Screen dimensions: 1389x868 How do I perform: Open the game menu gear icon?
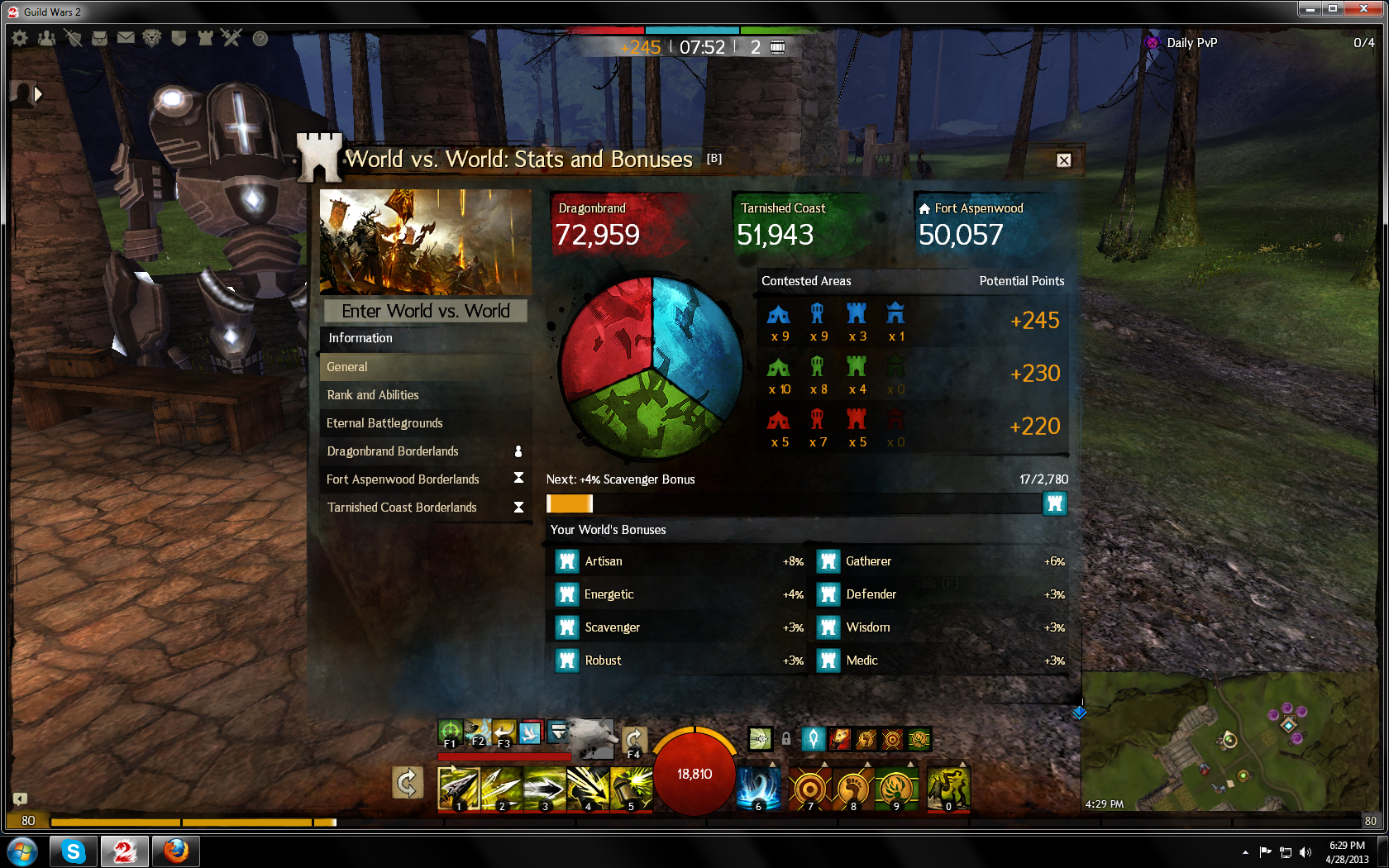[x=20, y=38]
